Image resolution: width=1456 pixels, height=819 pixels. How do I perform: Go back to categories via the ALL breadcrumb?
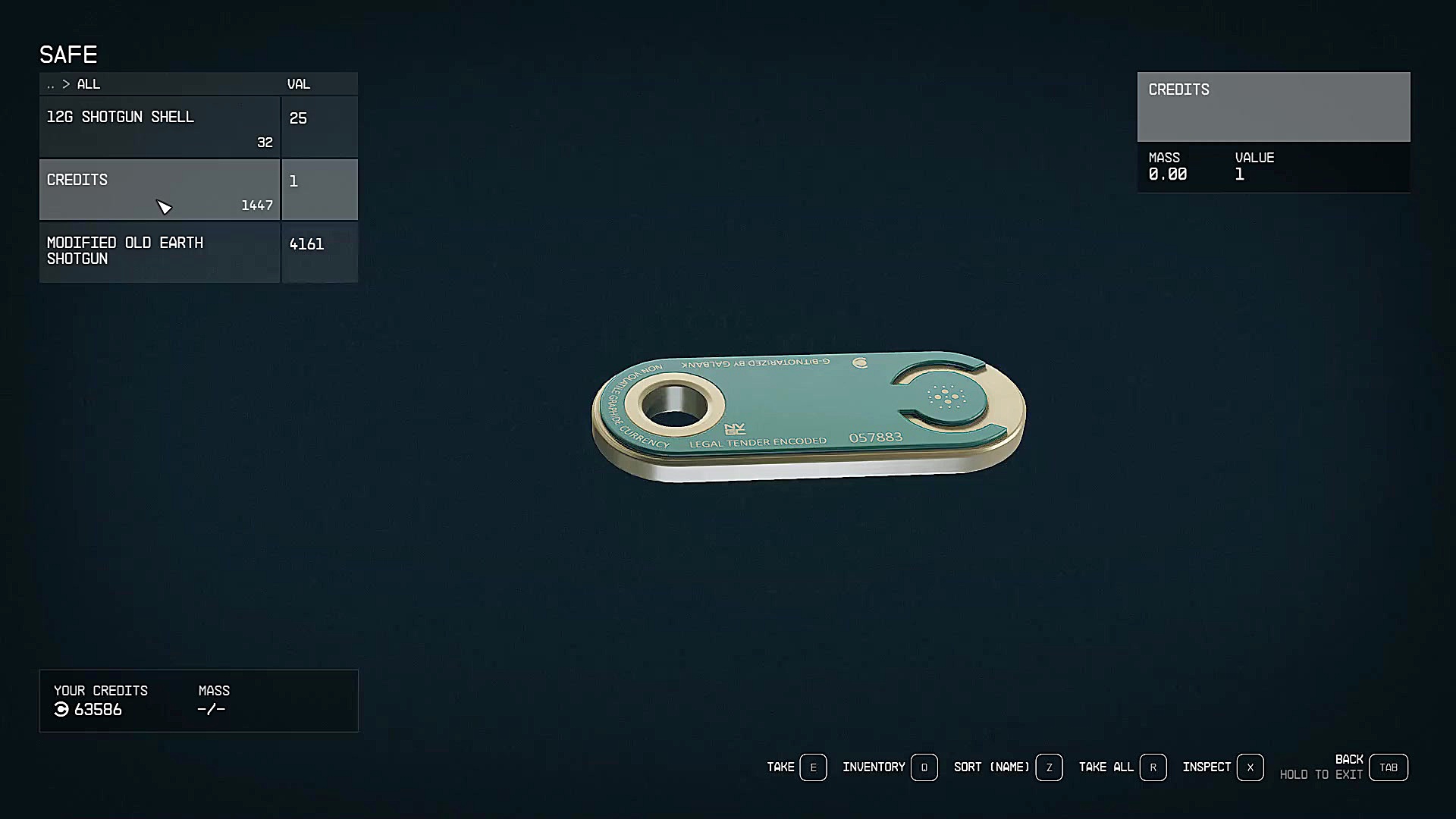pos(87,84)
